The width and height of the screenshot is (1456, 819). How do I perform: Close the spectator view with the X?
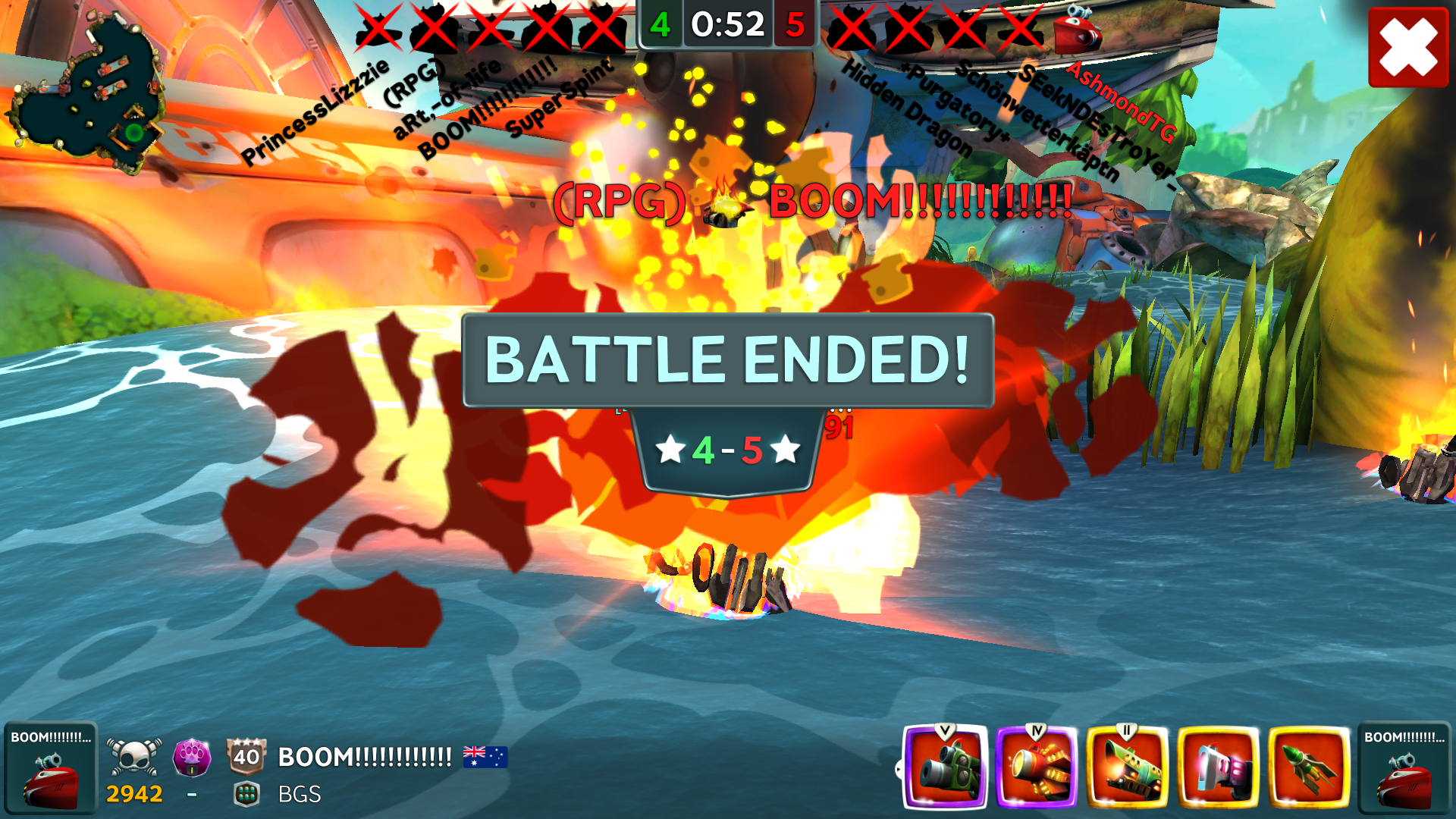pos(1407,47)
